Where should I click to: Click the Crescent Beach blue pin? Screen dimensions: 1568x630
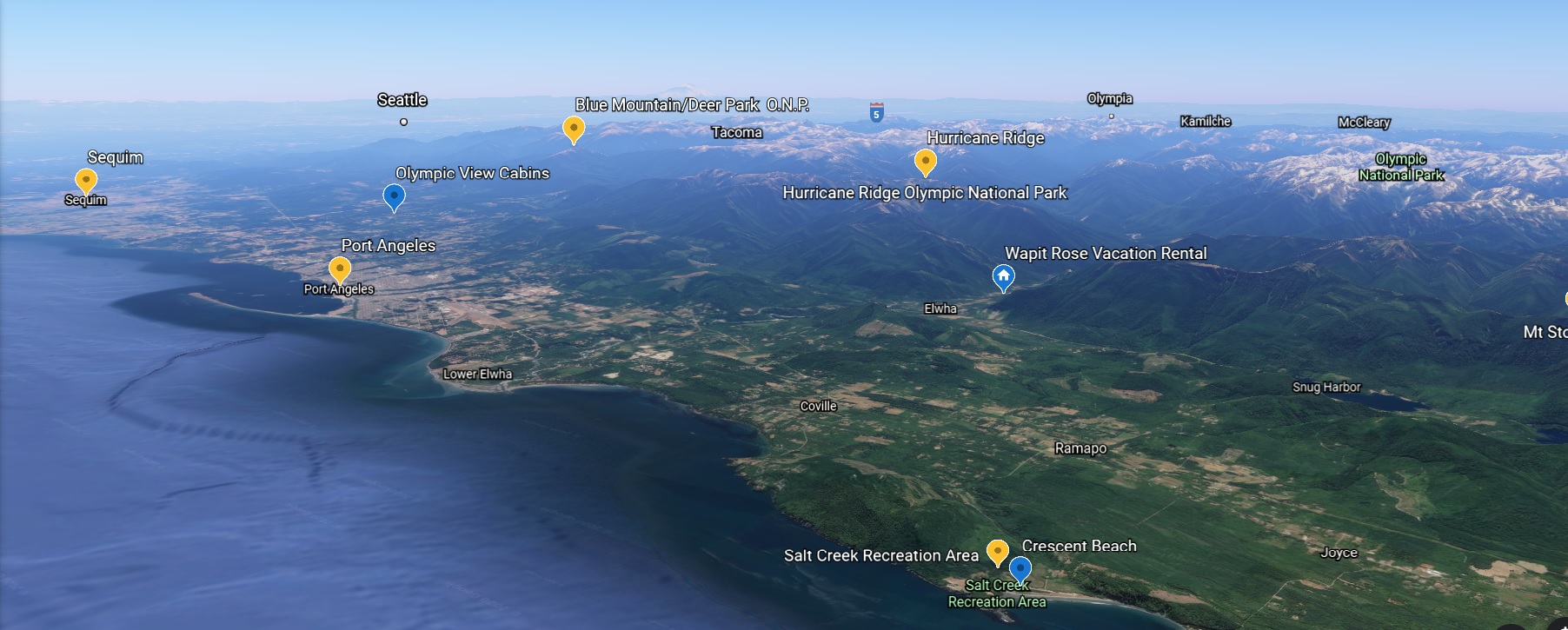click(x=1020, y=569)
